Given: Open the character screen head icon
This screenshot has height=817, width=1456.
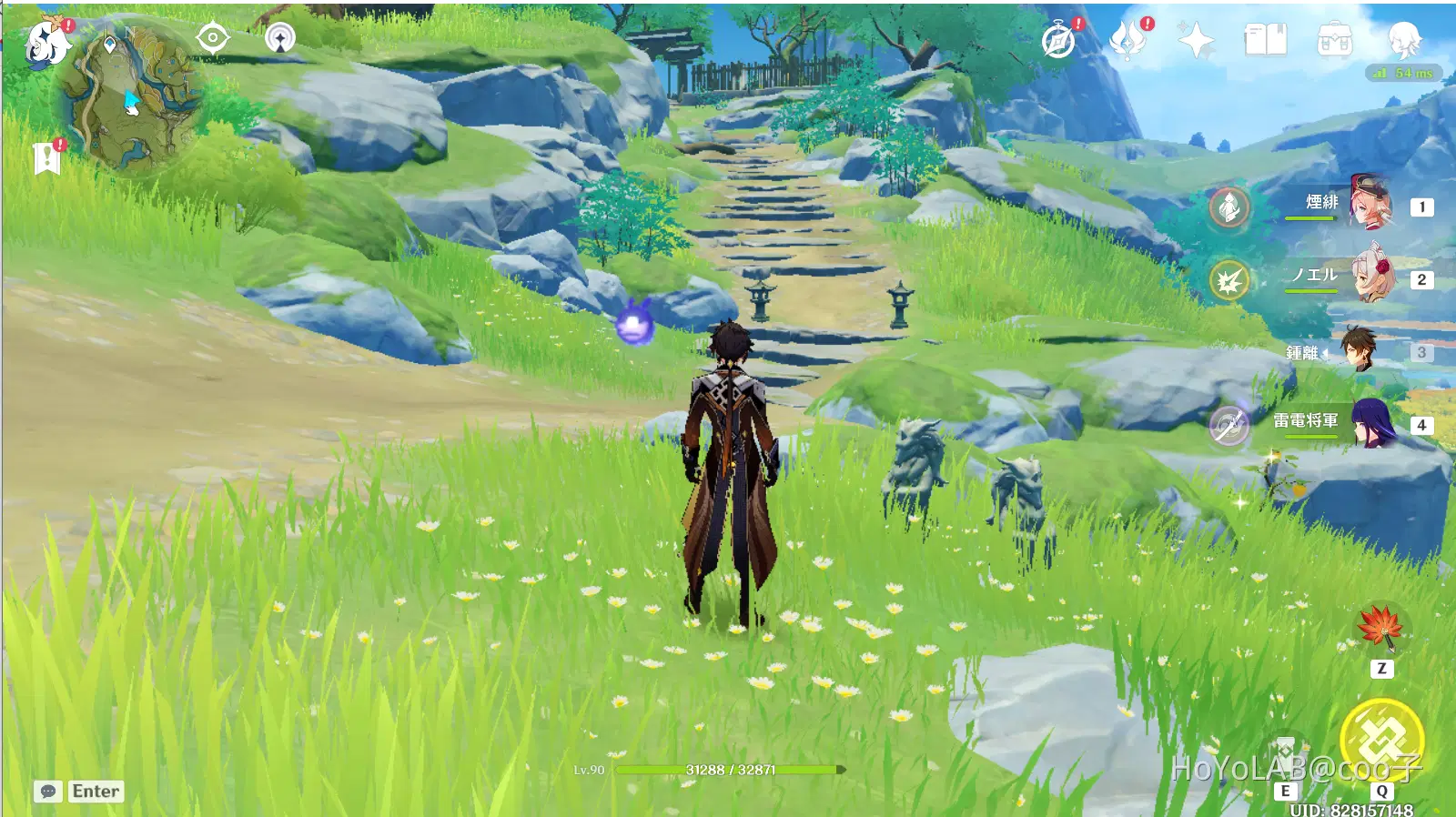Looking at the screenshot, I should (x=1403, y=40).
